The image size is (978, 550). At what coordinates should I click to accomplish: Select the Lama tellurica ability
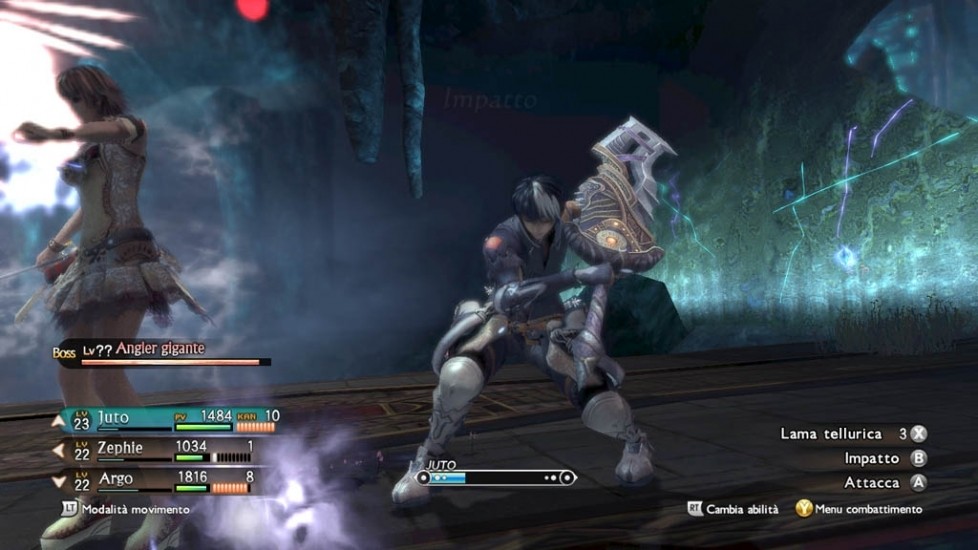pyautogui.click(x=831, y=434)
